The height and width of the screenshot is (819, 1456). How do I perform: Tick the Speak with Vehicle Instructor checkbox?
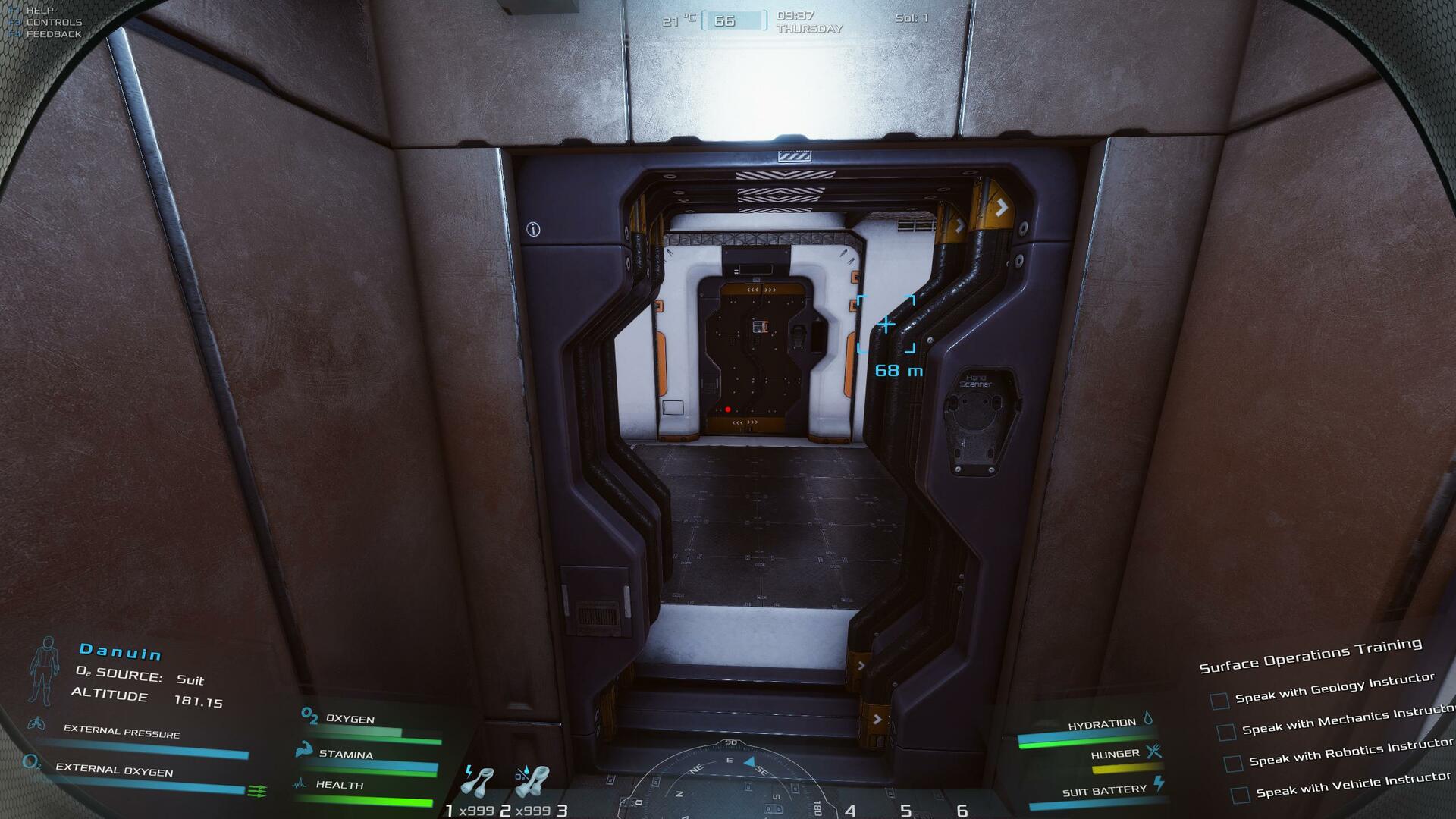point(1240,795)
